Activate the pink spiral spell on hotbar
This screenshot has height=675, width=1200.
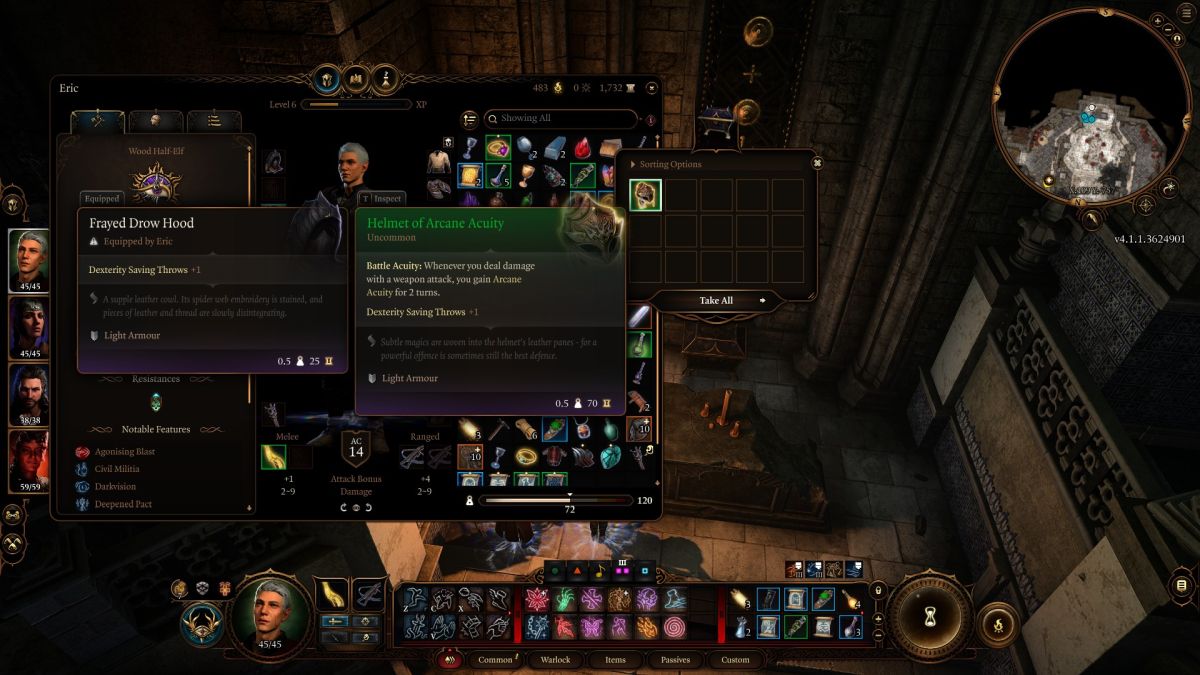pyautogui.click(x=674, y=627)
